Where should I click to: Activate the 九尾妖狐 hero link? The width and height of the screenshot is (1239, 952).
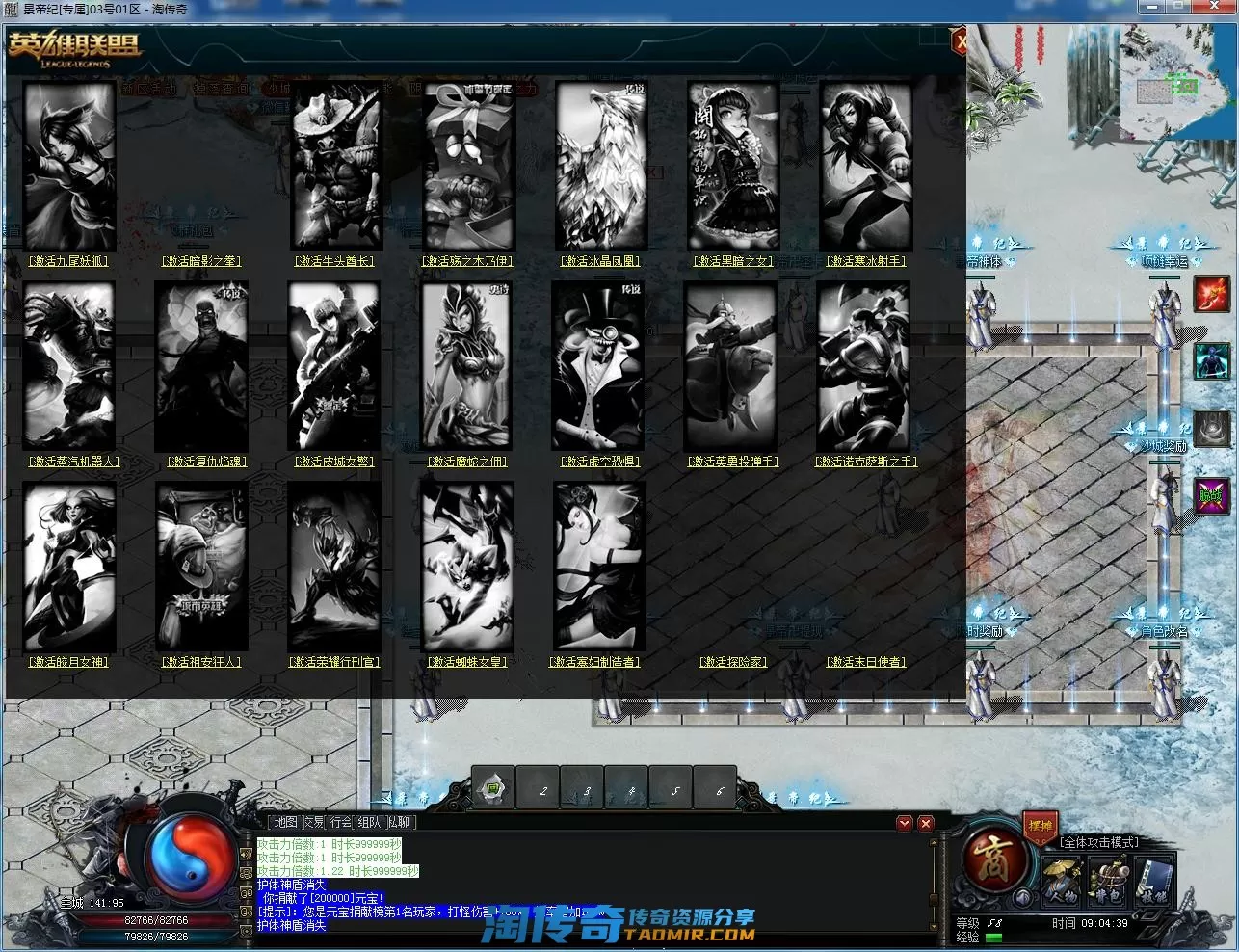pos(67,261)
